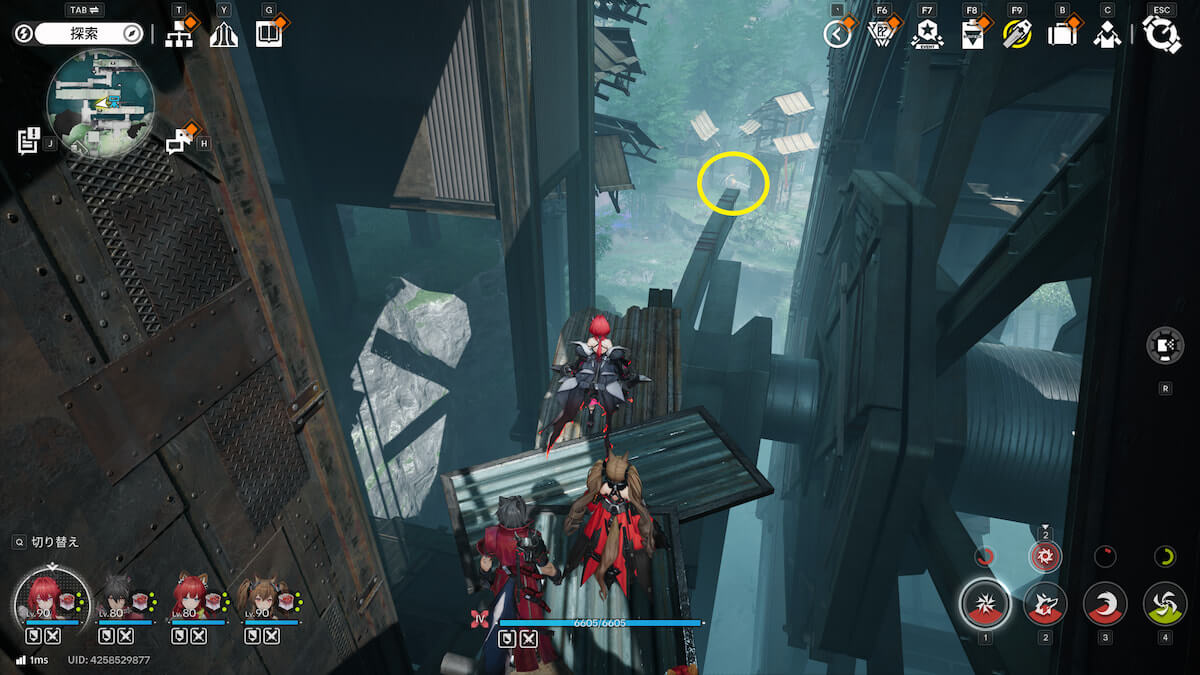Open the operator character icon

(x=1106, y=35)
